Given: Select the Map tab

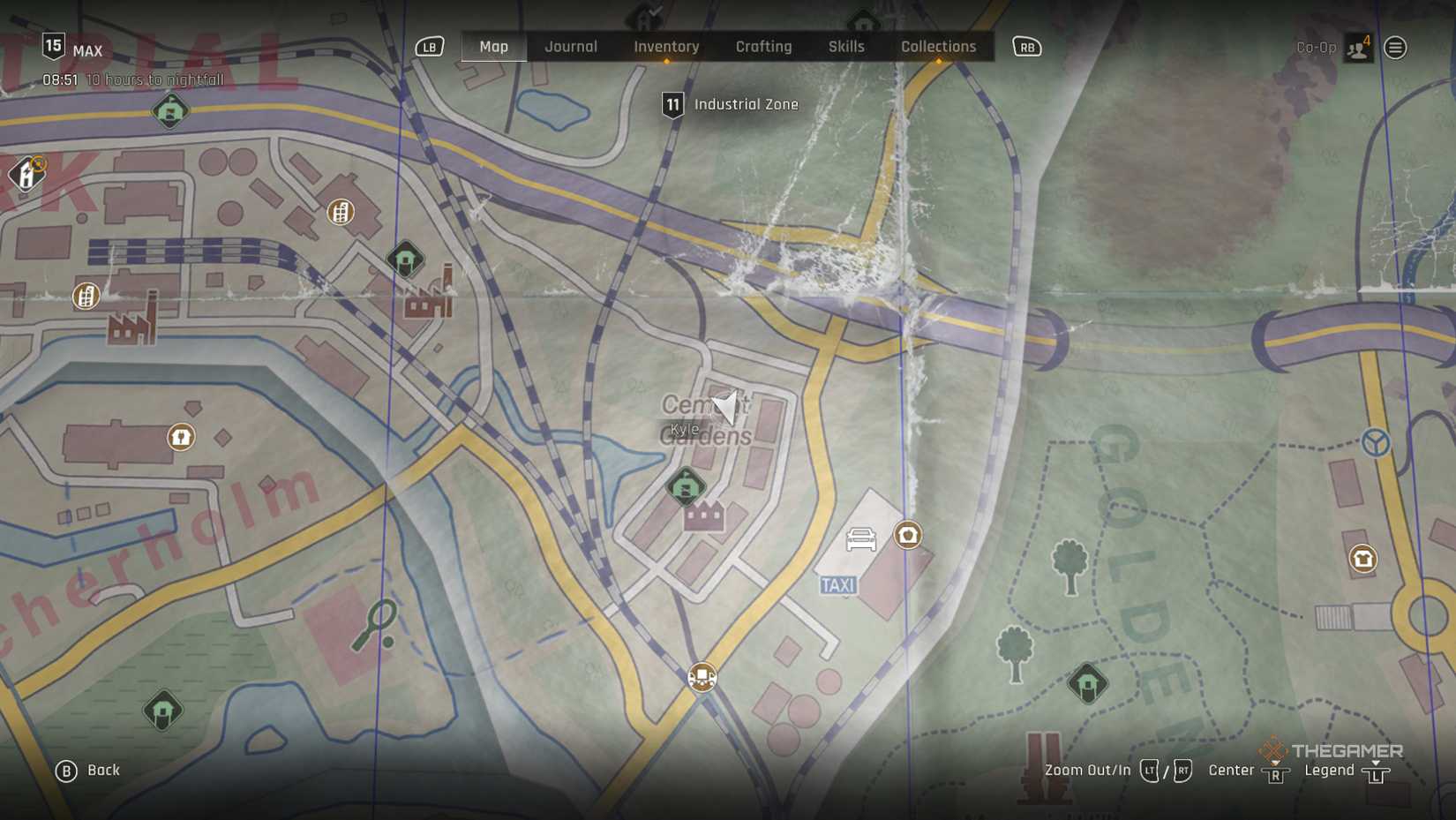Looking at the screenshot, I should (x=493, y=47).
